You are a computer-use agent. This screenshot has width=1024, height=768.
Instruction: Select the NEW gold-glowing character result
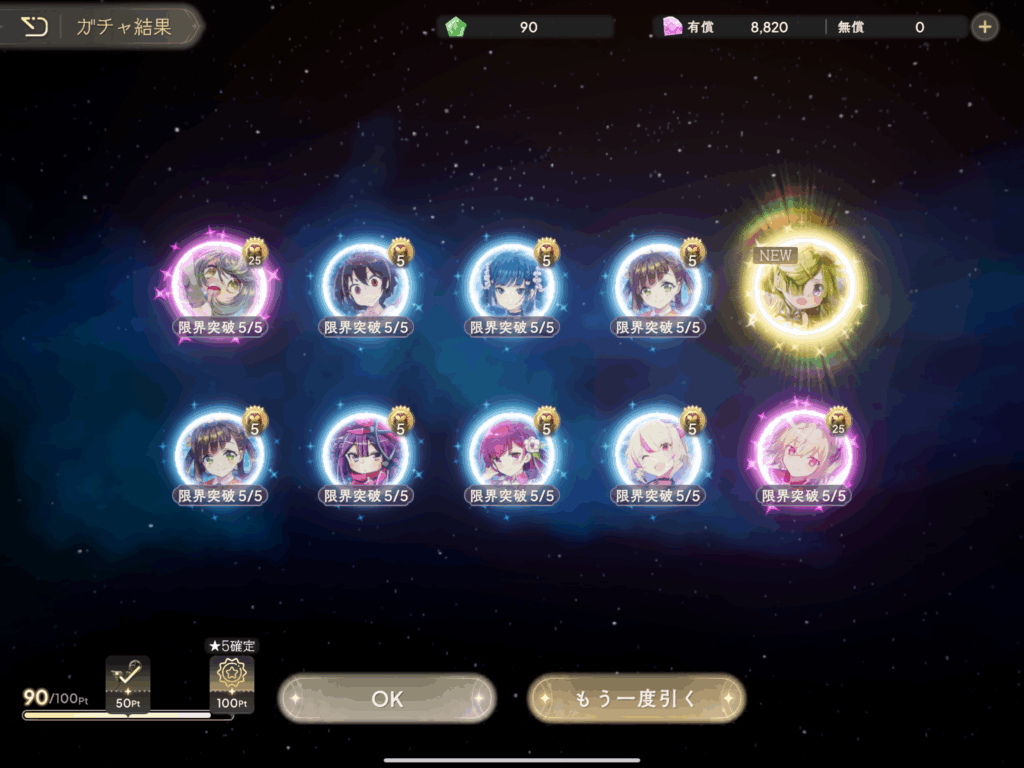tap(805, 285)
